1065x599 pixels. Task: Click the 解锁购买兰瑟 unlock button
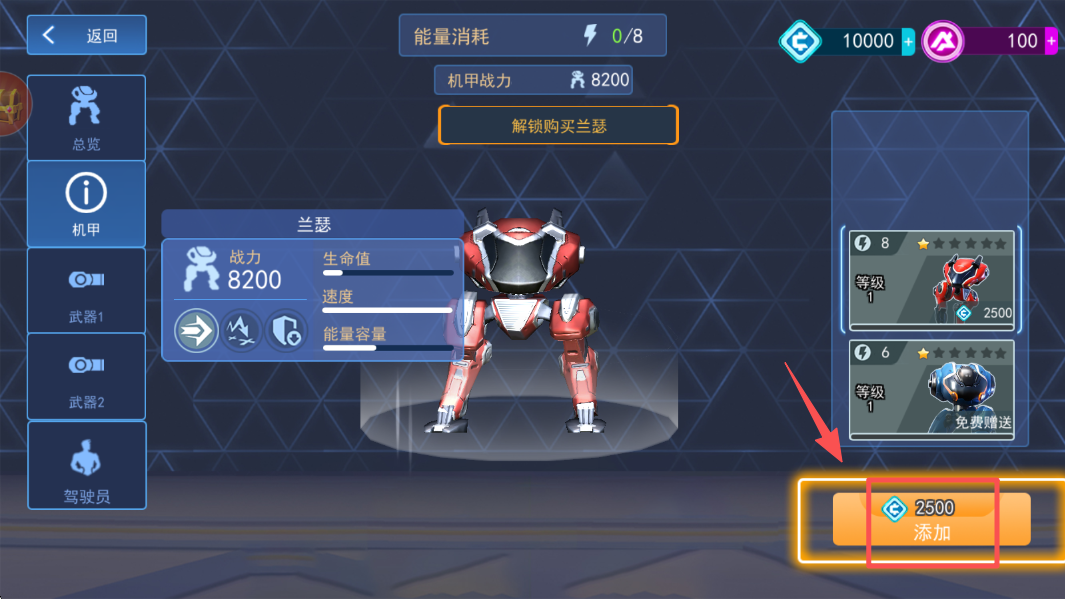pos(558,126)
